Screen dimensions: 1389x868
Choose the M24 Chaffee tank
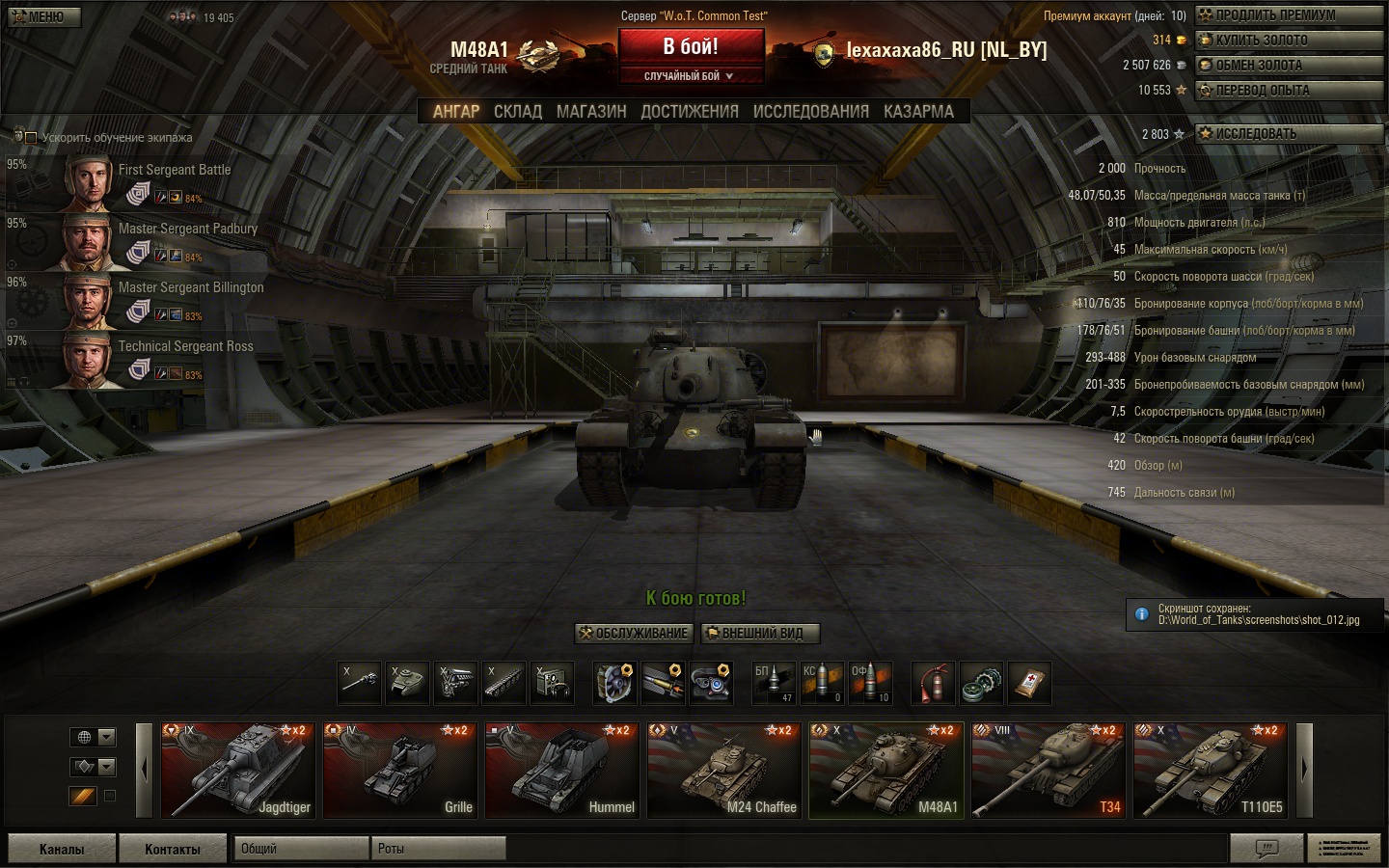click(x=723, y=770)
